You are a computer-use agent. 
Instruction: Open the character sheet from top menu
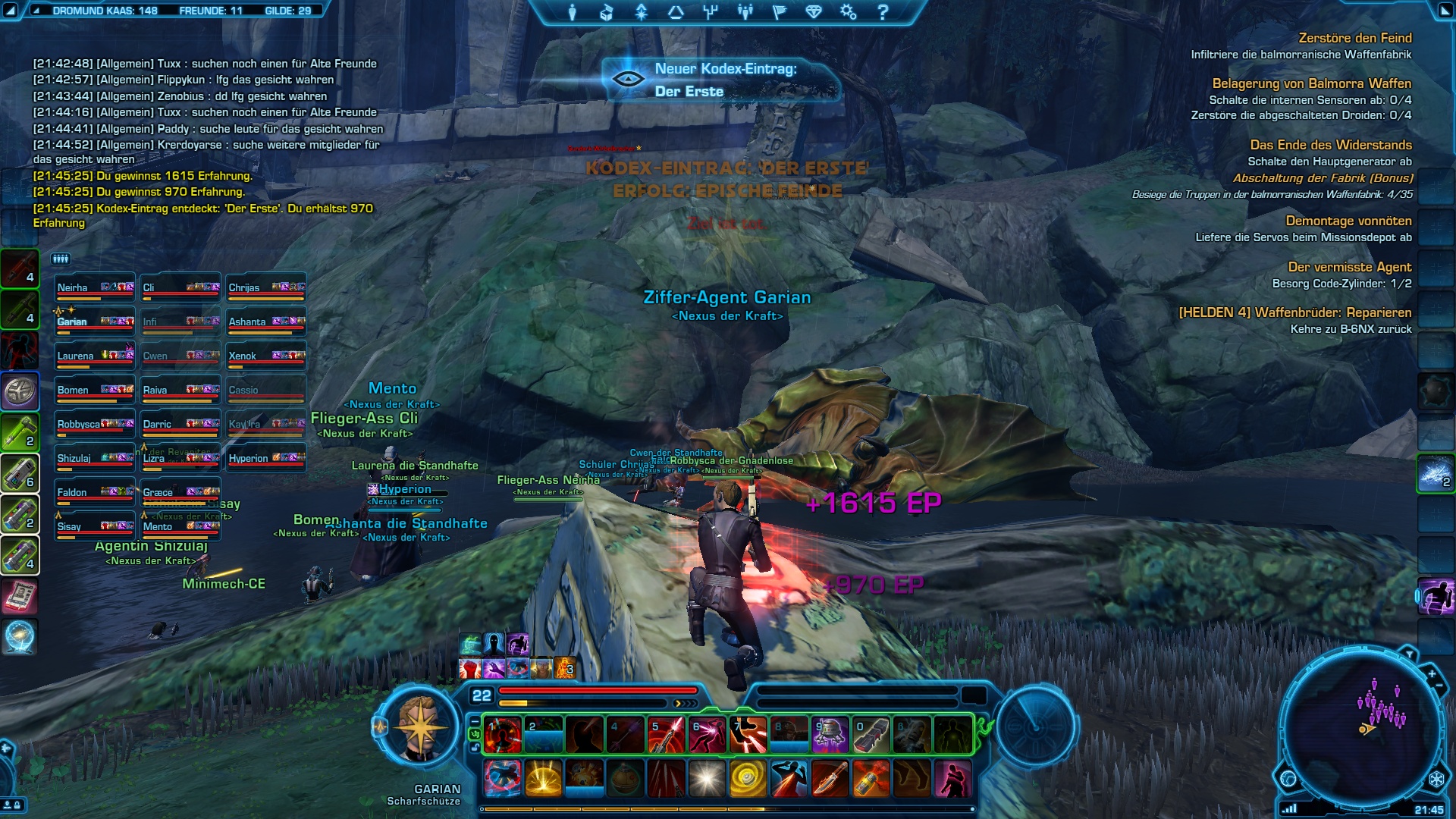[x=573, y=12]
